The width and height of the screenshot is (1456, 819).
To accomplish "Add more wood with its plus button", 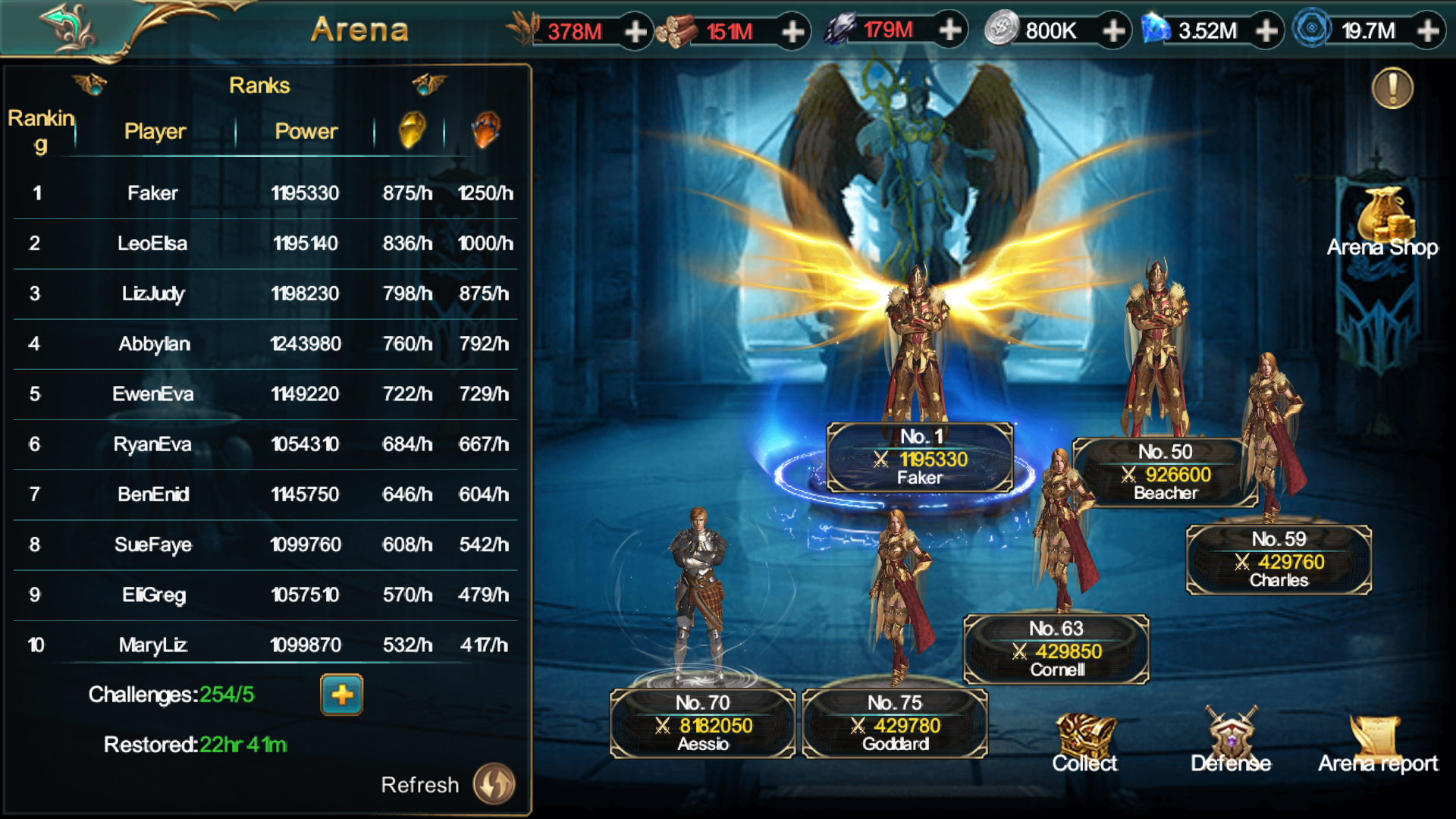I will tap(792, 31).
